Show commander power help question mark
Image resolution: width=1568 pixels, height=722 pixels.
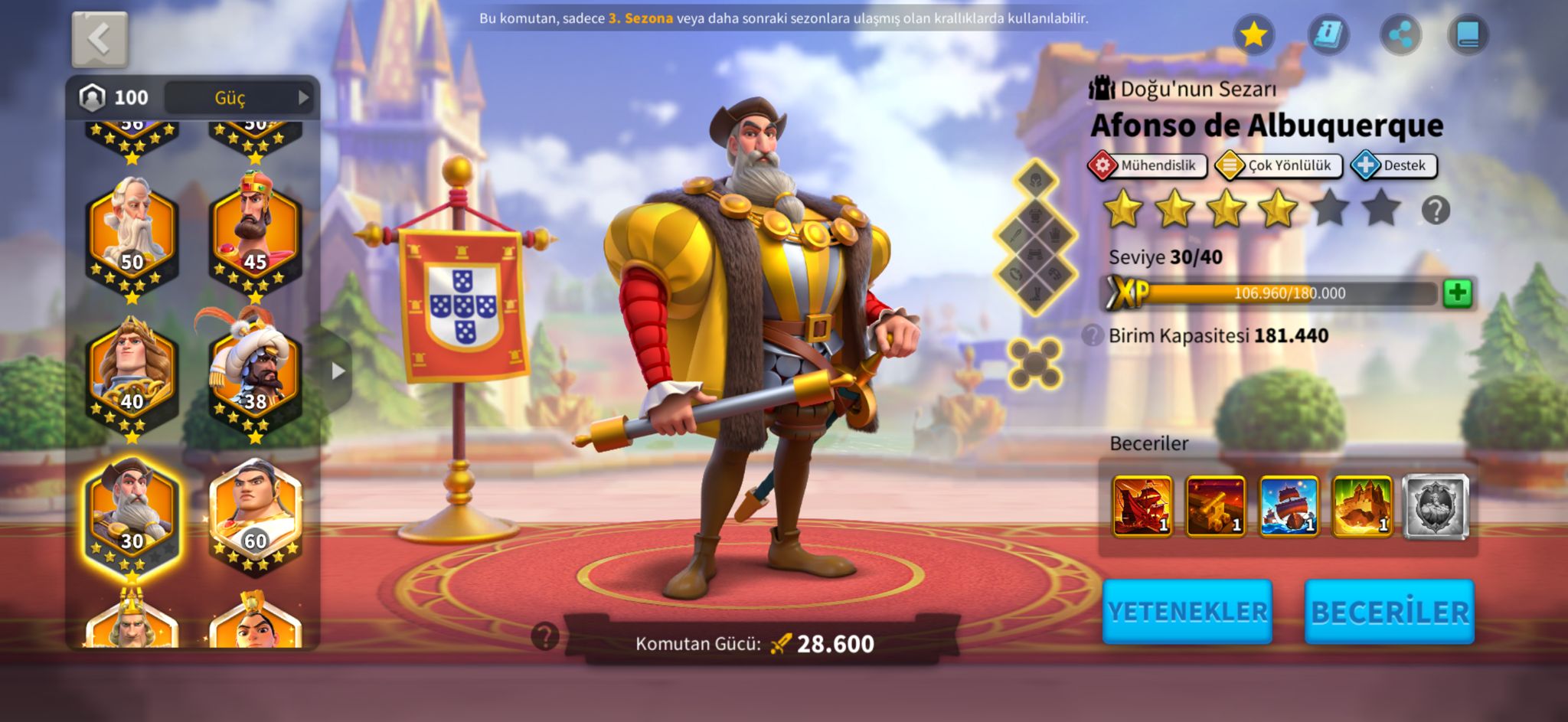coord(545,636)
